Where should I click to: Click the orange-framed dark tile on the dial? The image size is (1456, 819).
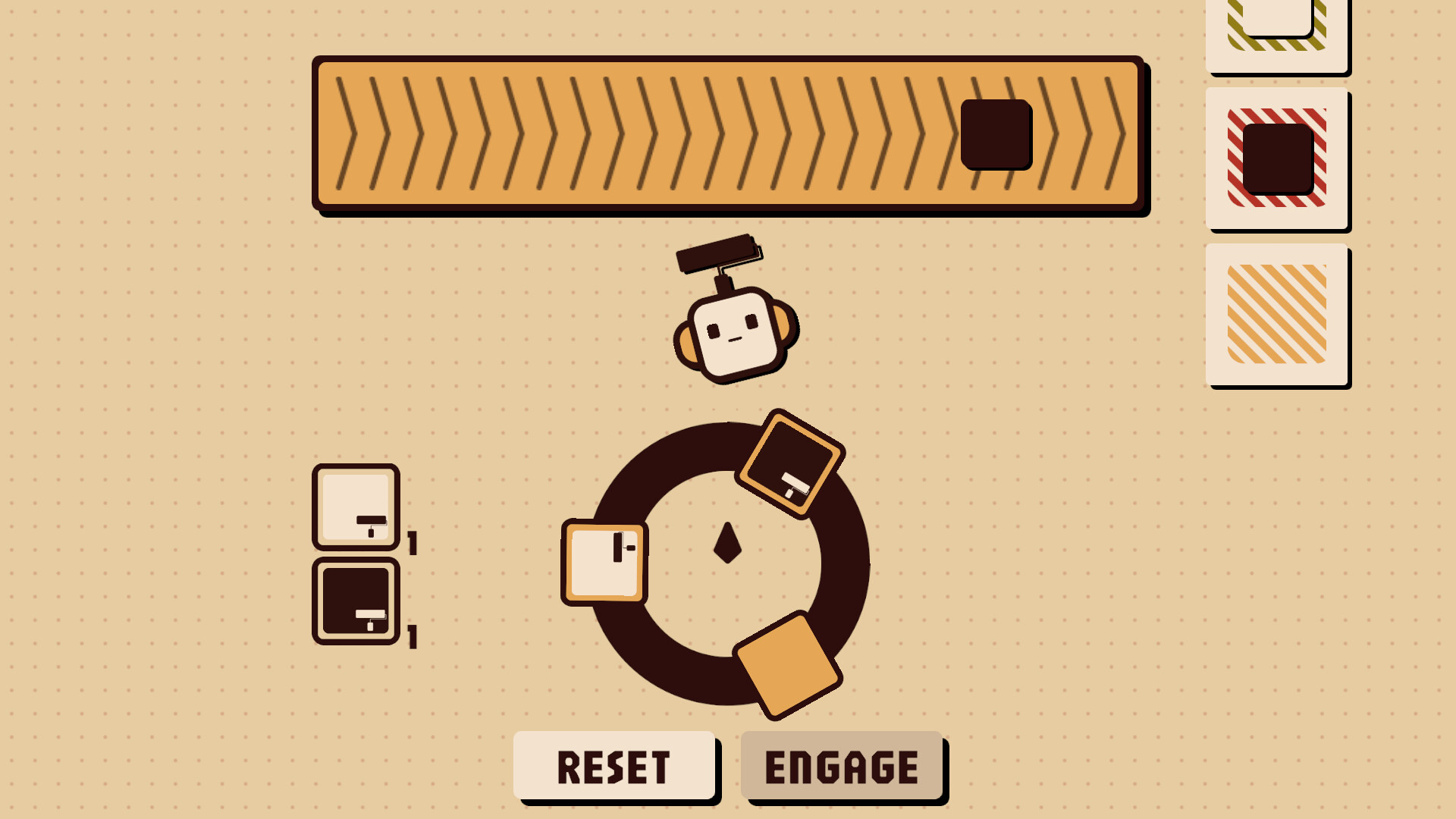click(791, 462)
